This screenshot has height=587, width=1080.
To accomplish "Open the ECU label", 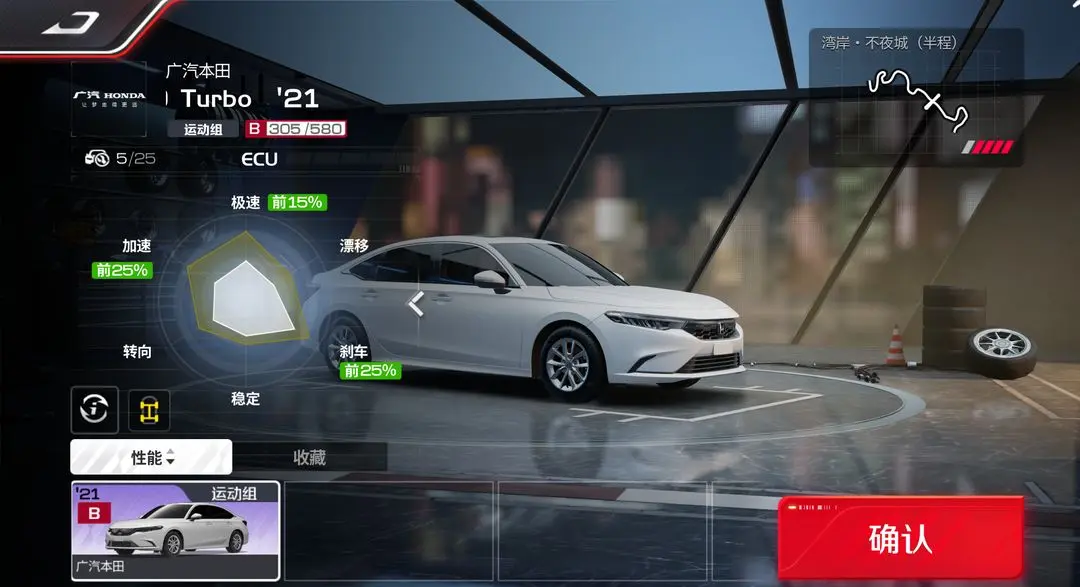I will (x=259, y=159).
